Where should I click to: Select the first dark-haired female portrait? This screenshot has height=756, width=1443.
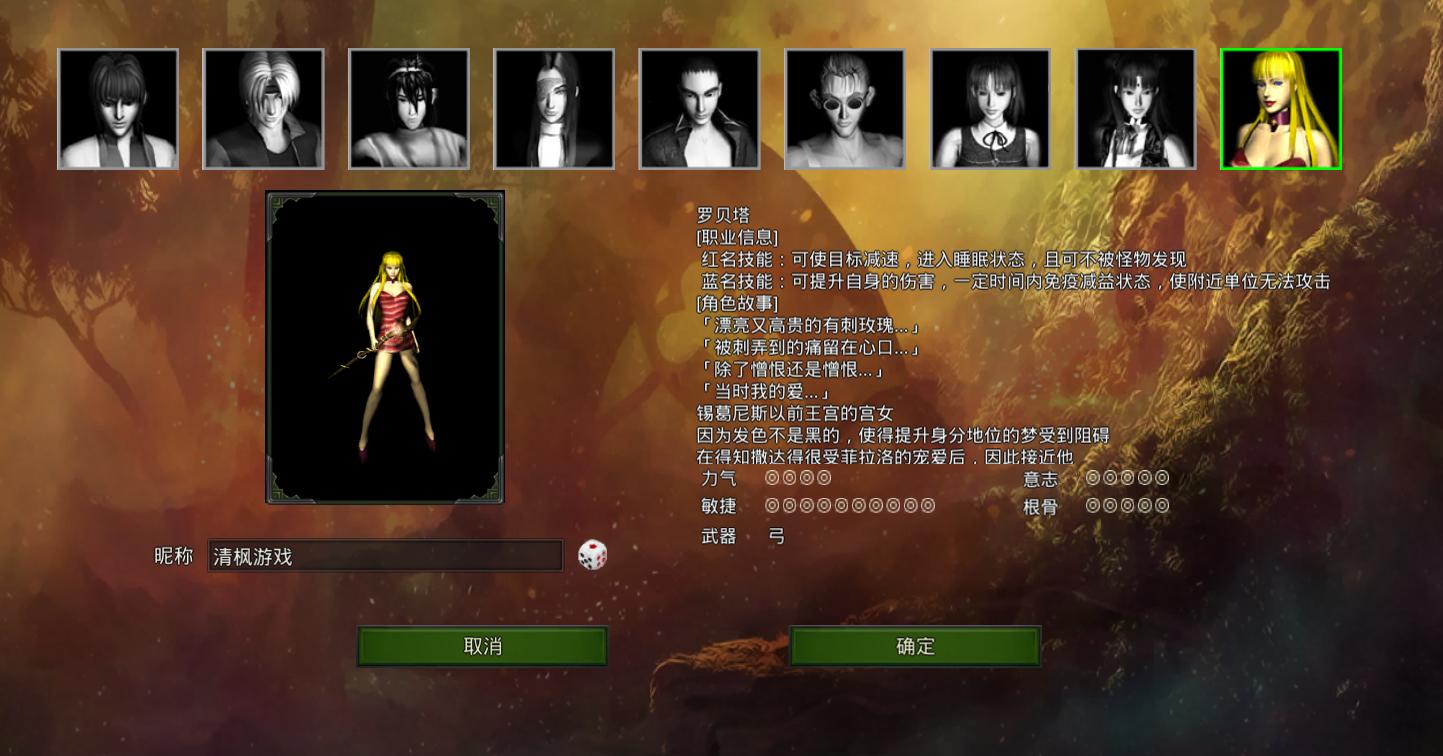117,108
